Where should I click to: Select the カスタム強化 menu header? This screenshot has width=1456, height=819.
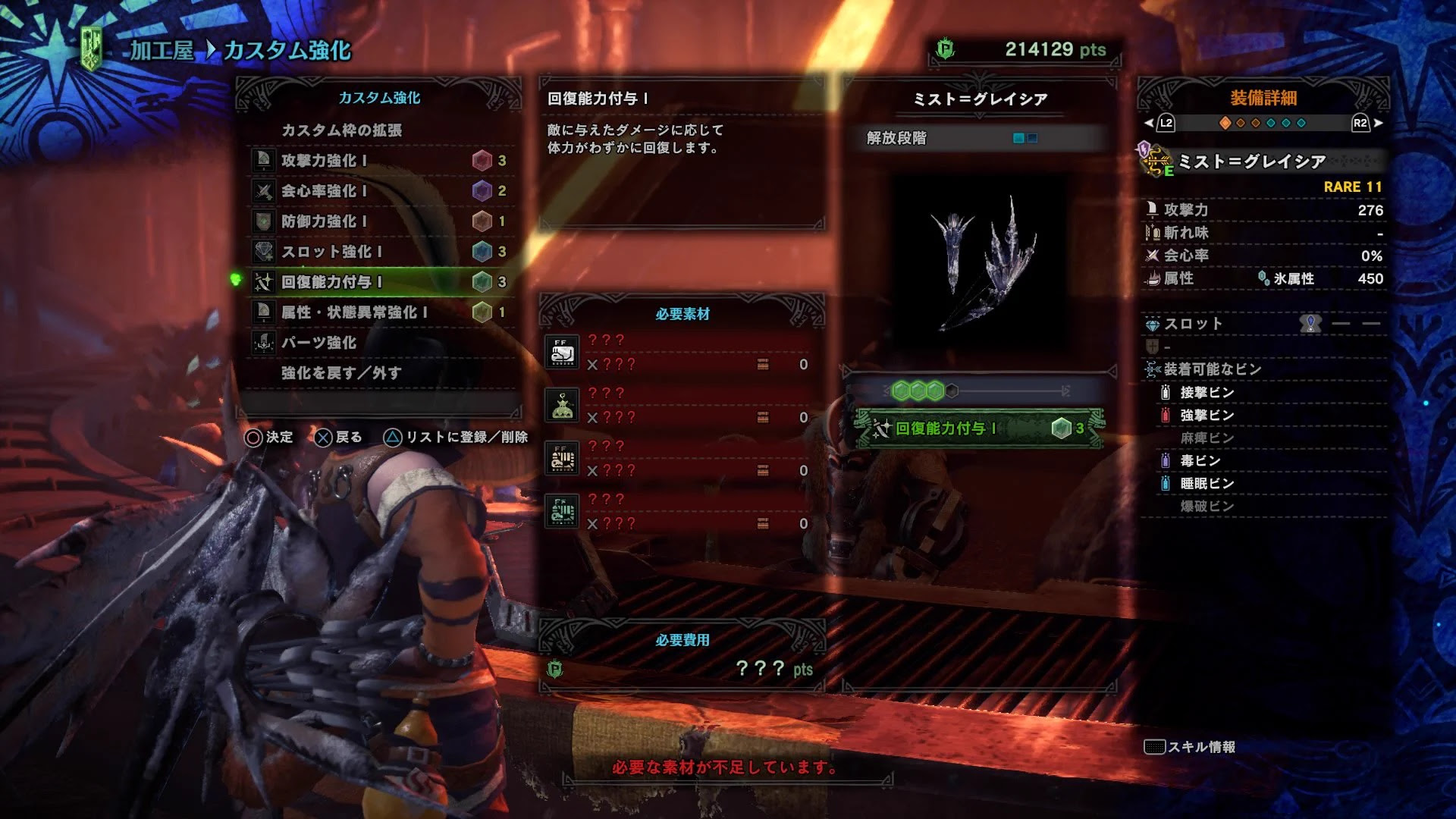point(378,97)
